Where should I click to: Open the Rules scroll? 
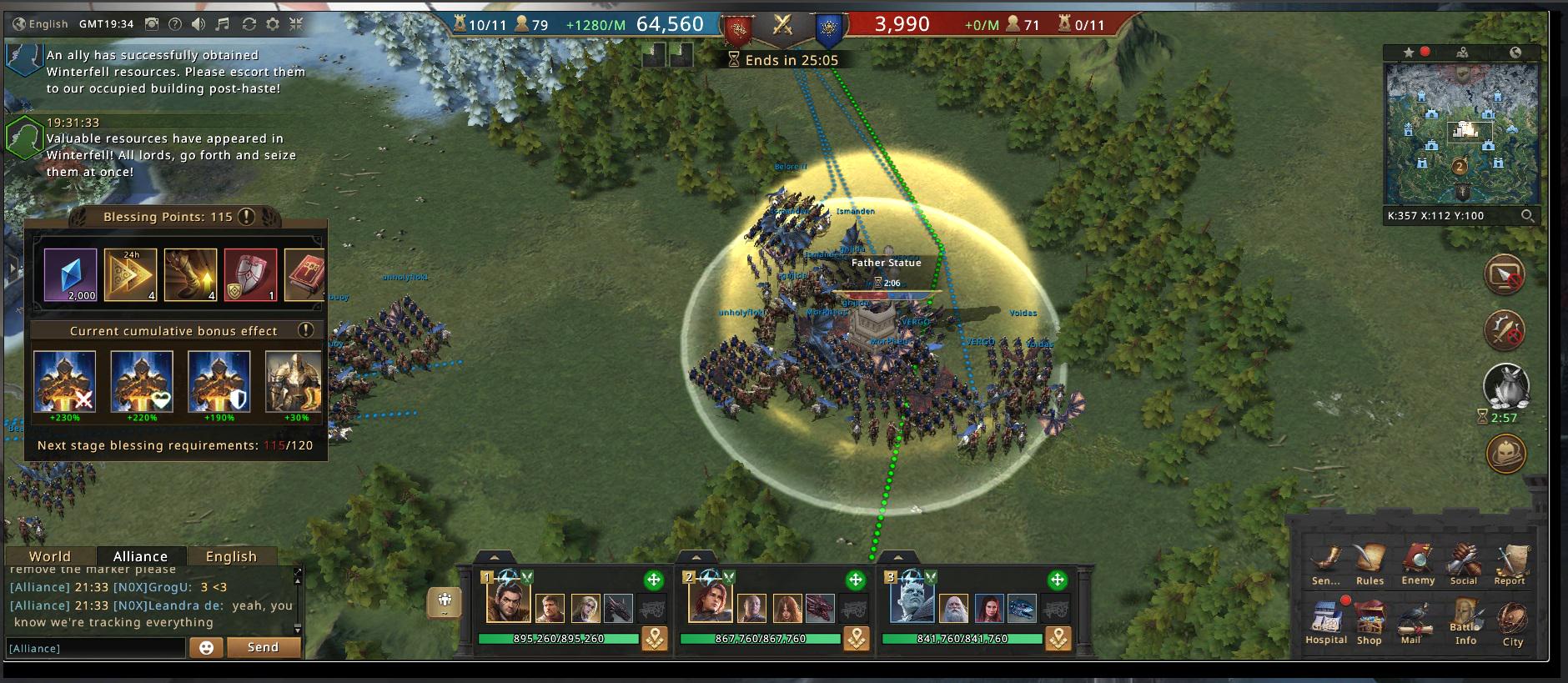point(1369,563)
